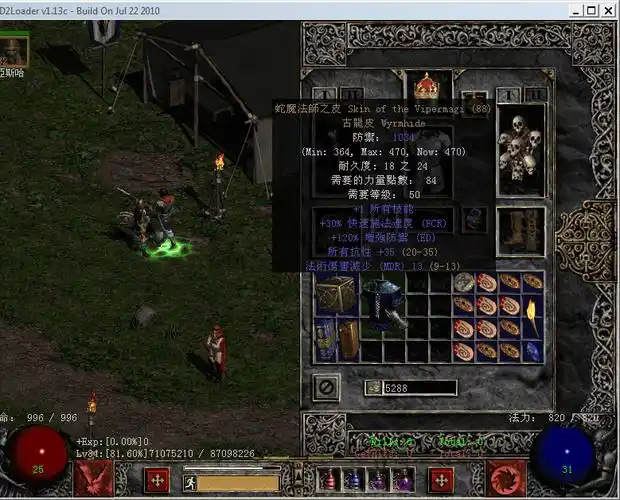Screen dimensions: 620x500
Task: Use the first belt potion
Action: coord(330,480)
